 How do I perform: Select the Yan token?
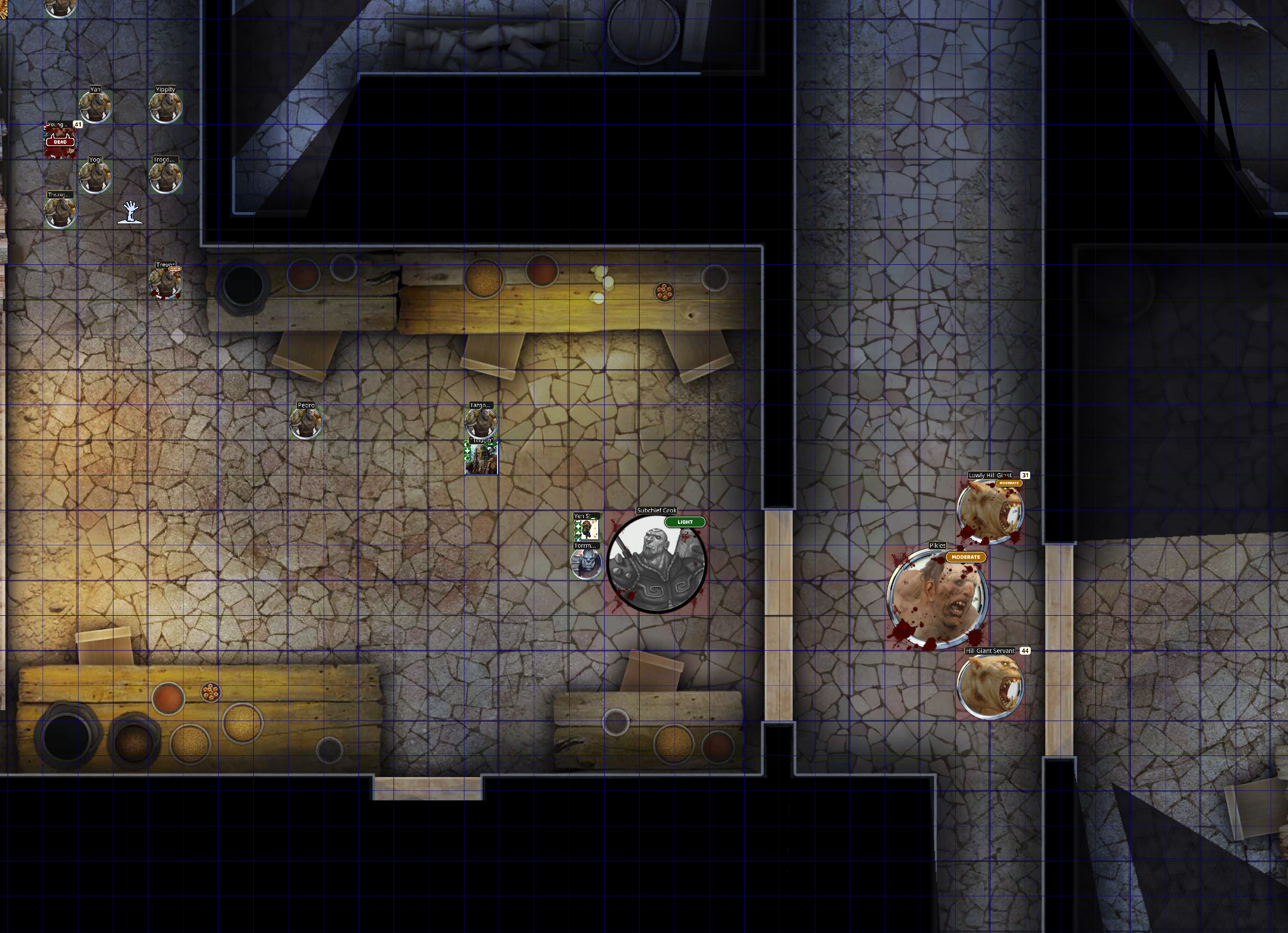pos(95,107)
